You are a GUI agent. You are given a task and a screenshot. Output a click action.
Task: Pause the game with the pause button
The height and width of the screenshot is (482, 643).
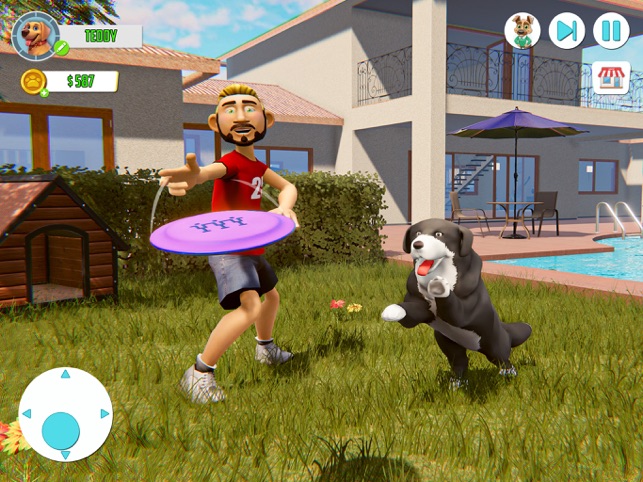tap(611, 30)
